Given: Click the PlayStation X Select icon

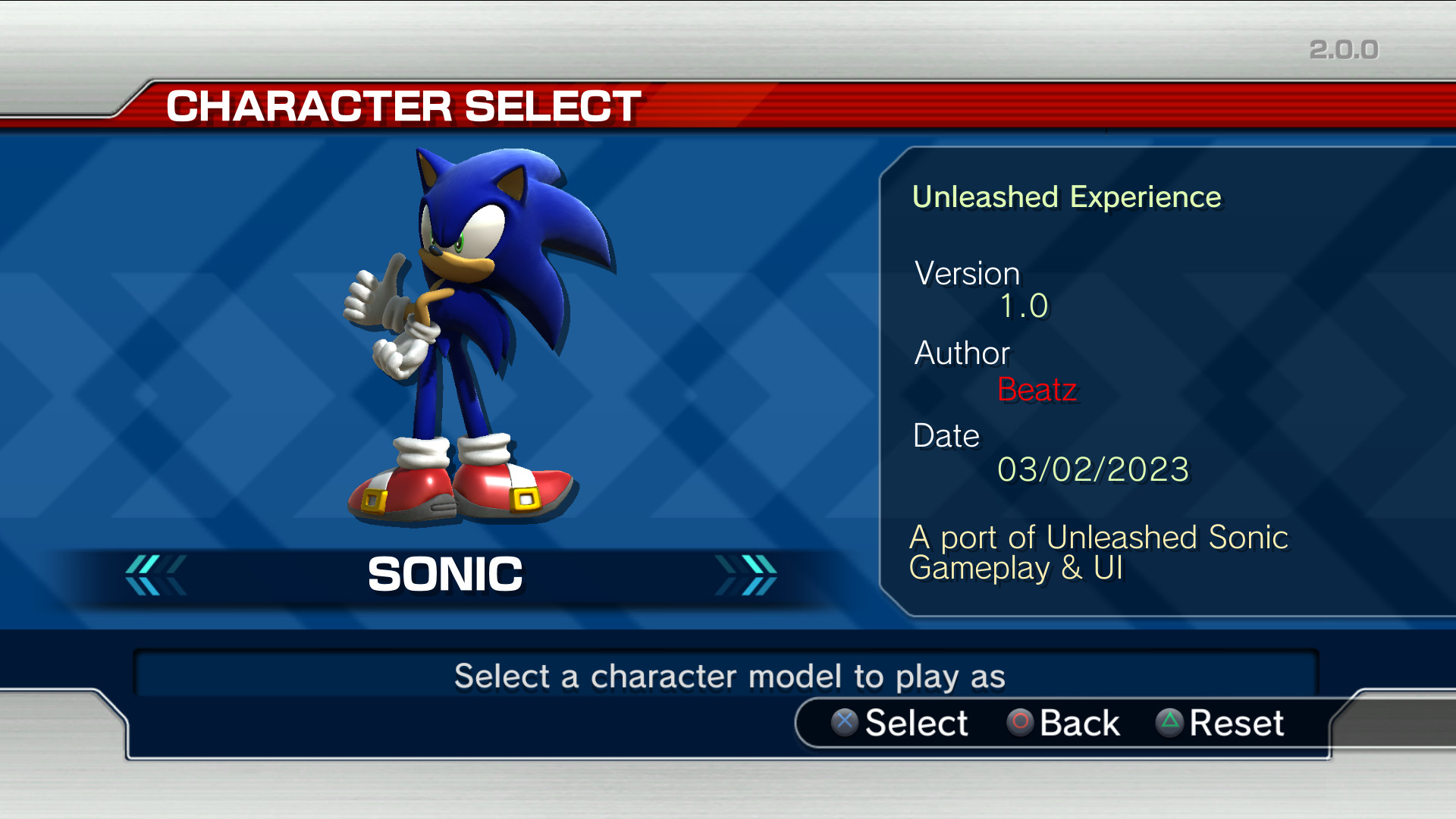Looking at the screenshot, I should tap(844, 723).
